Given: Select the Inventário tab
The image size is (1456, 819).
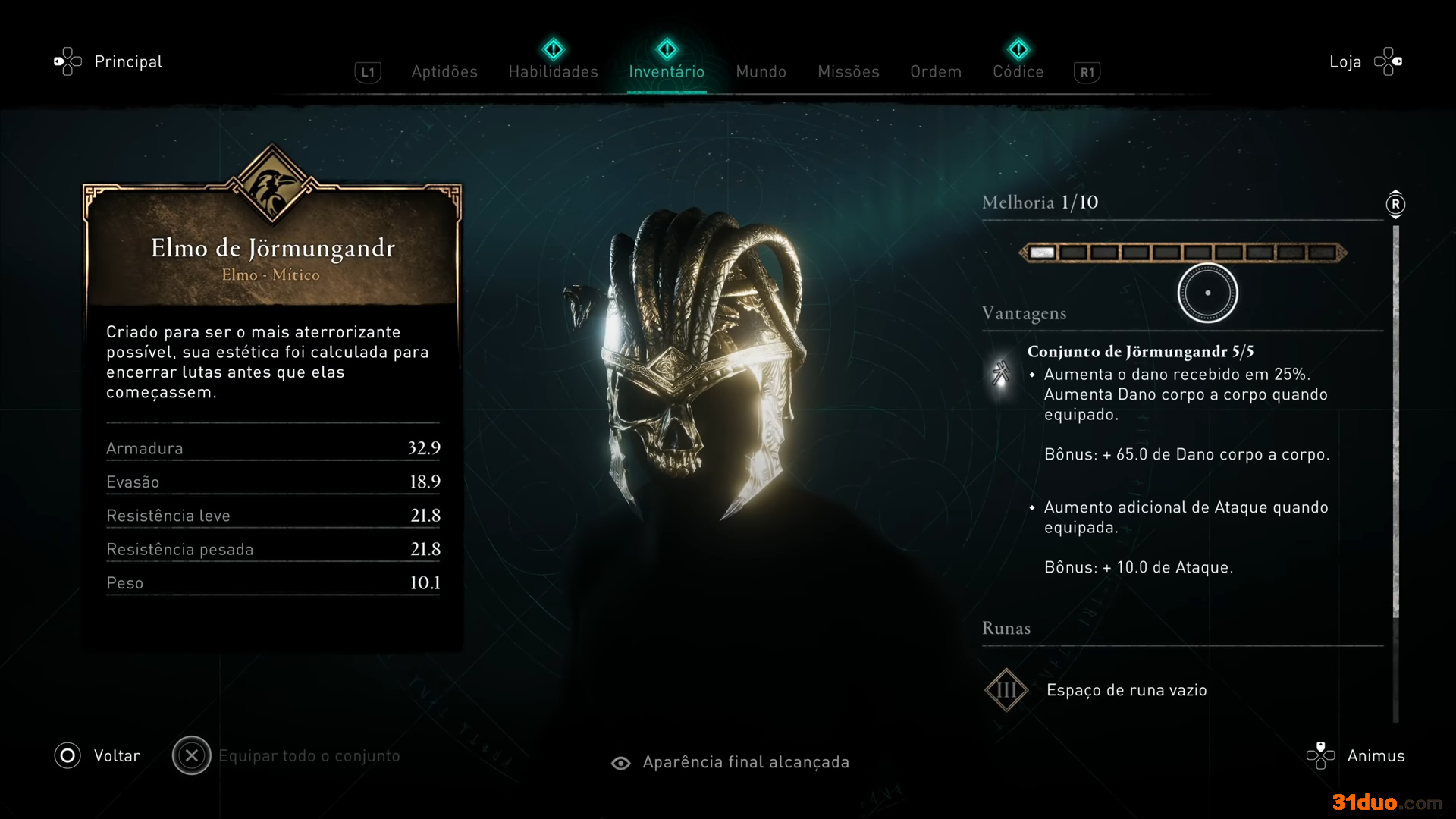Looking at the screenshot, I should point(667,71).
